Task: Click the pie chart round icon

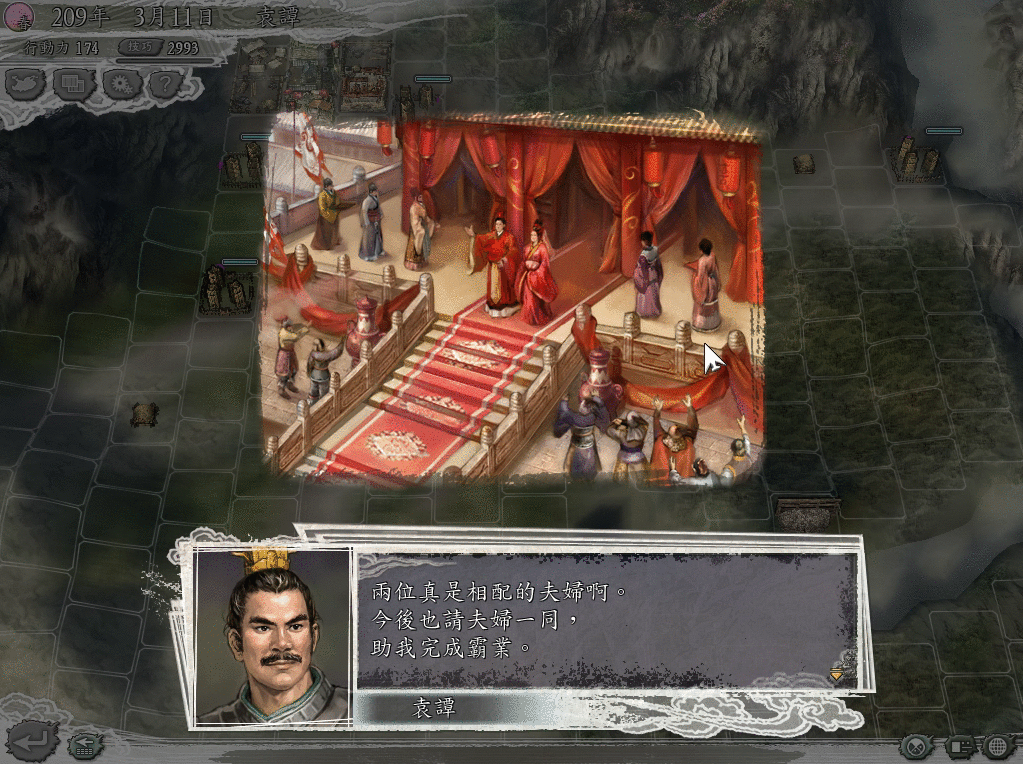Action: pos(916,746)
